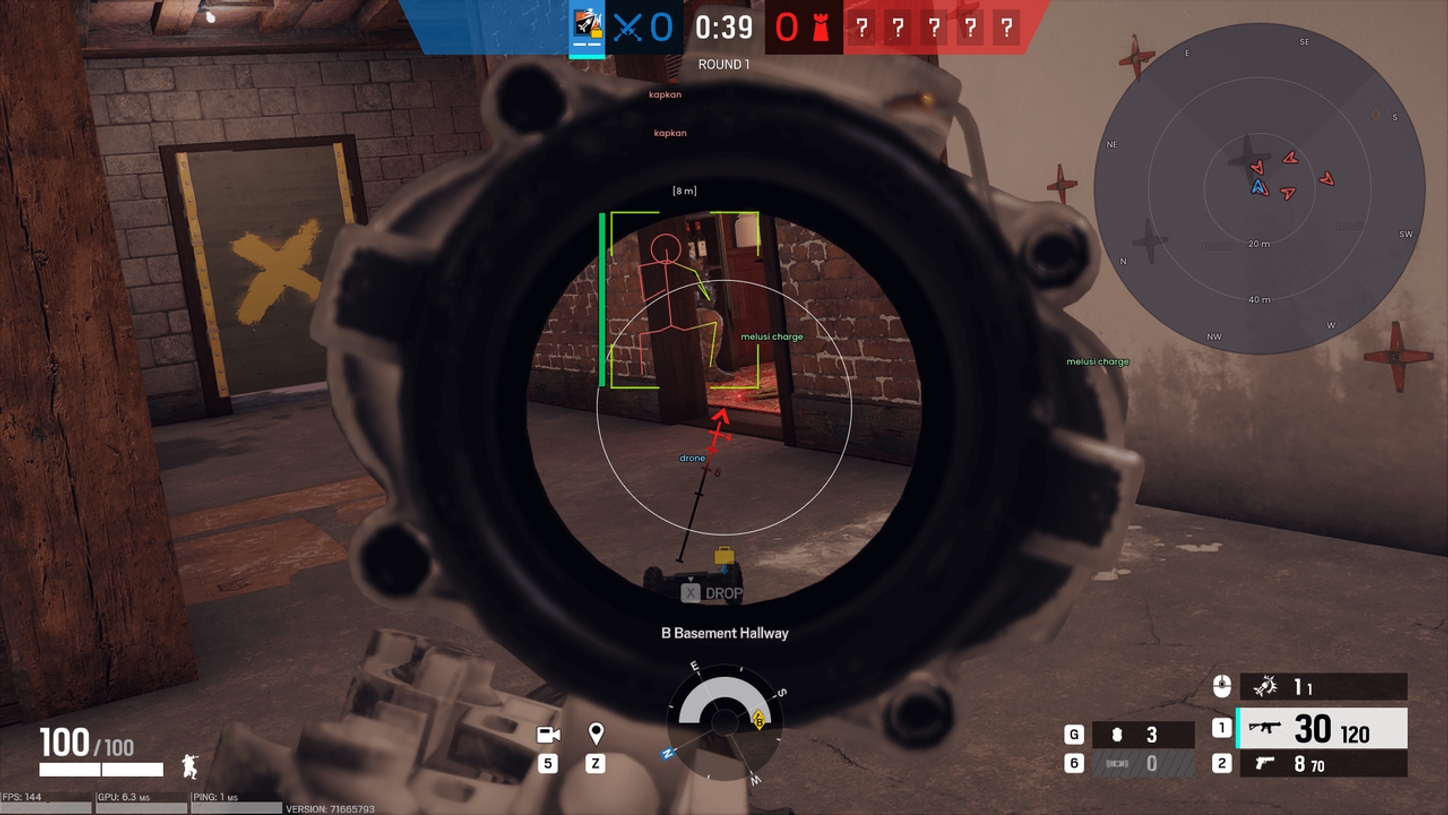
Task: Click the B Basement Hallway location label
Action: (x=723, y=633)
